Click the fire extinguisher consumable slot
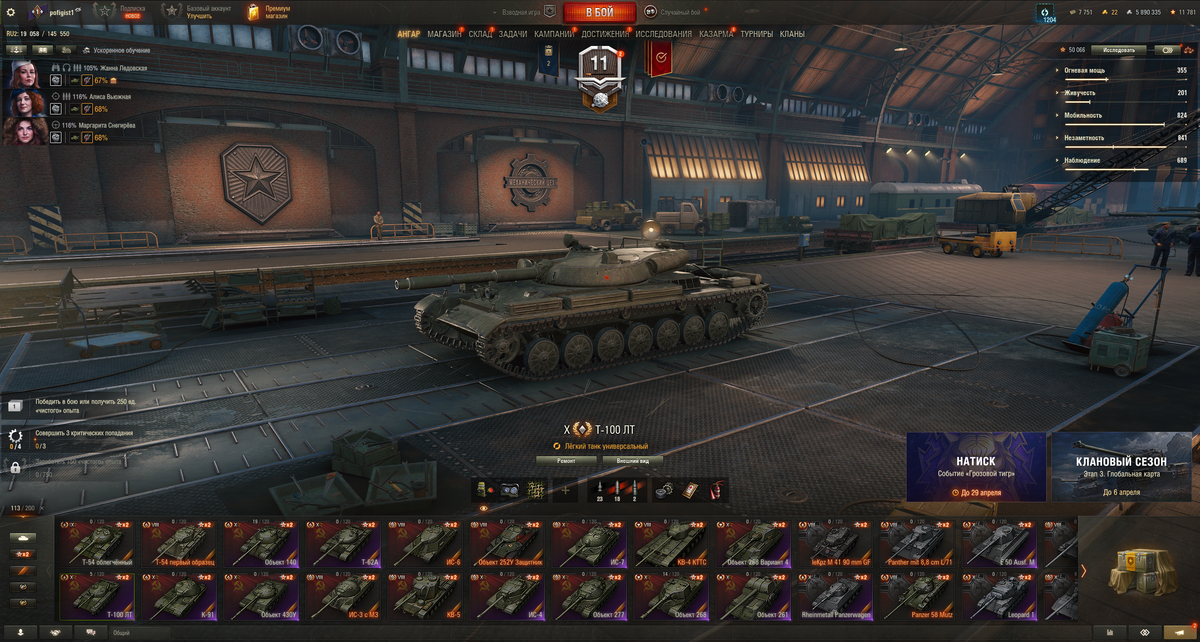 715,490
